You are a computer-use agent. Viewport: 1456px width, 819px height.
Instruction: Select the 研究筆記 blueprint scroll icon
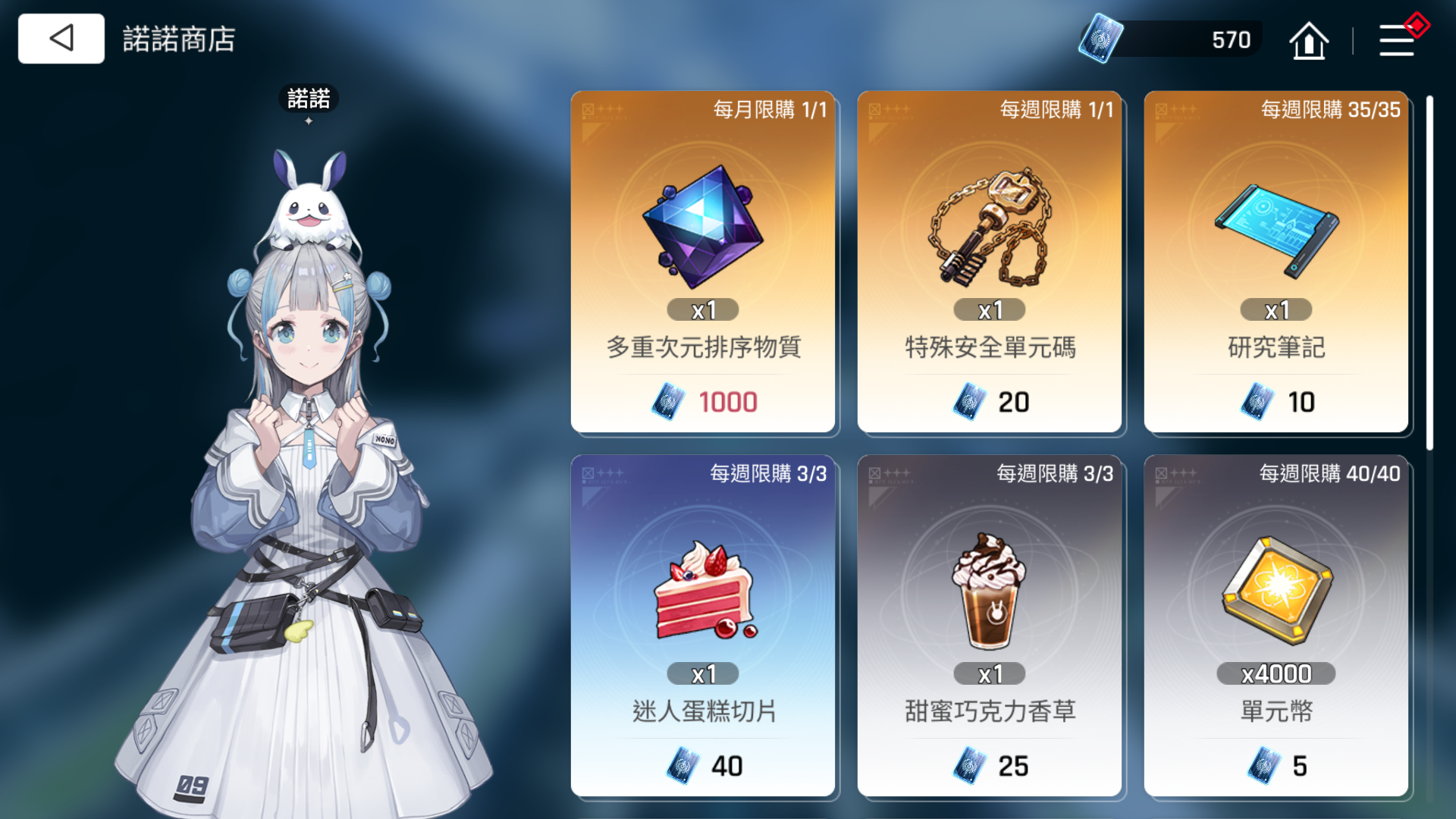pos(1276,227)
